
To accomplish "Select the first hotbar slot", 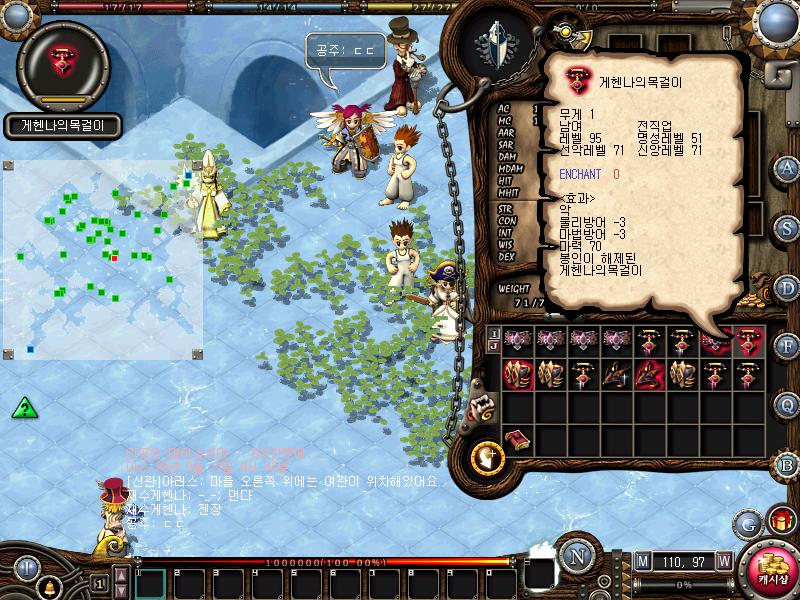I will pos(151,582).
